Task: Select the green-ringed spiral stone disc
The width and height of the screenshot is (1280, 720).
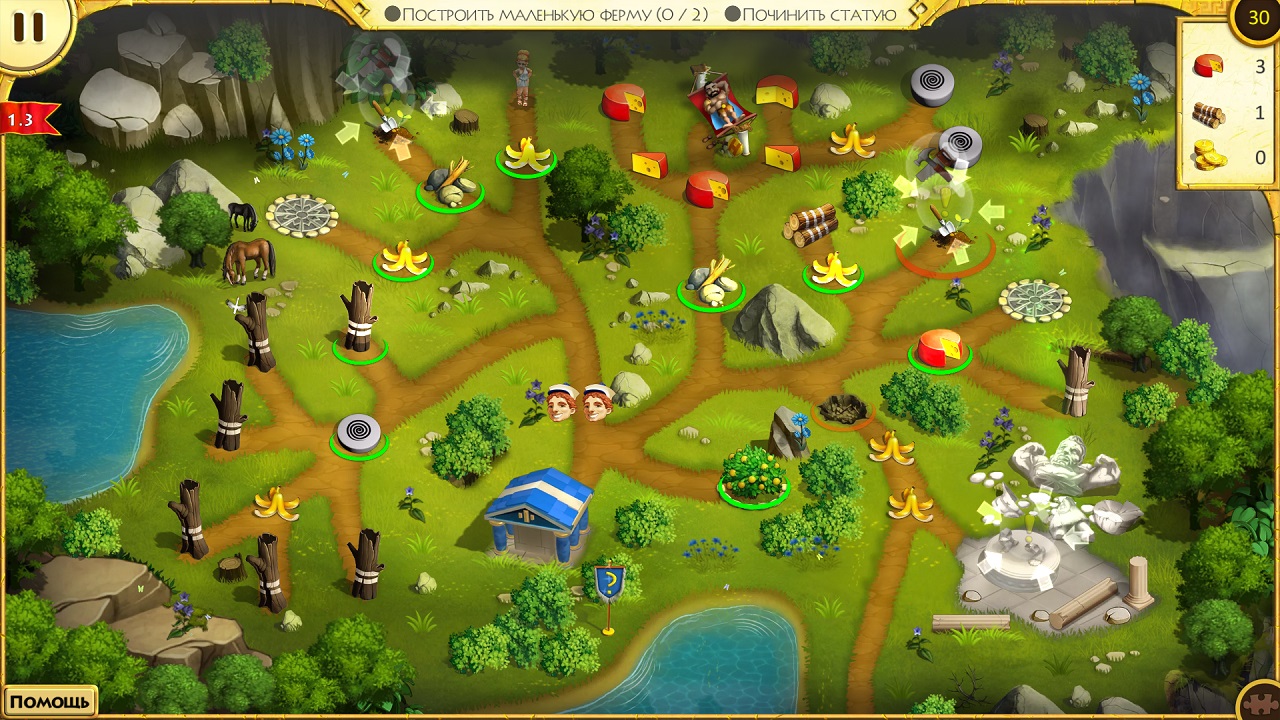Action: tap(359, 433)
